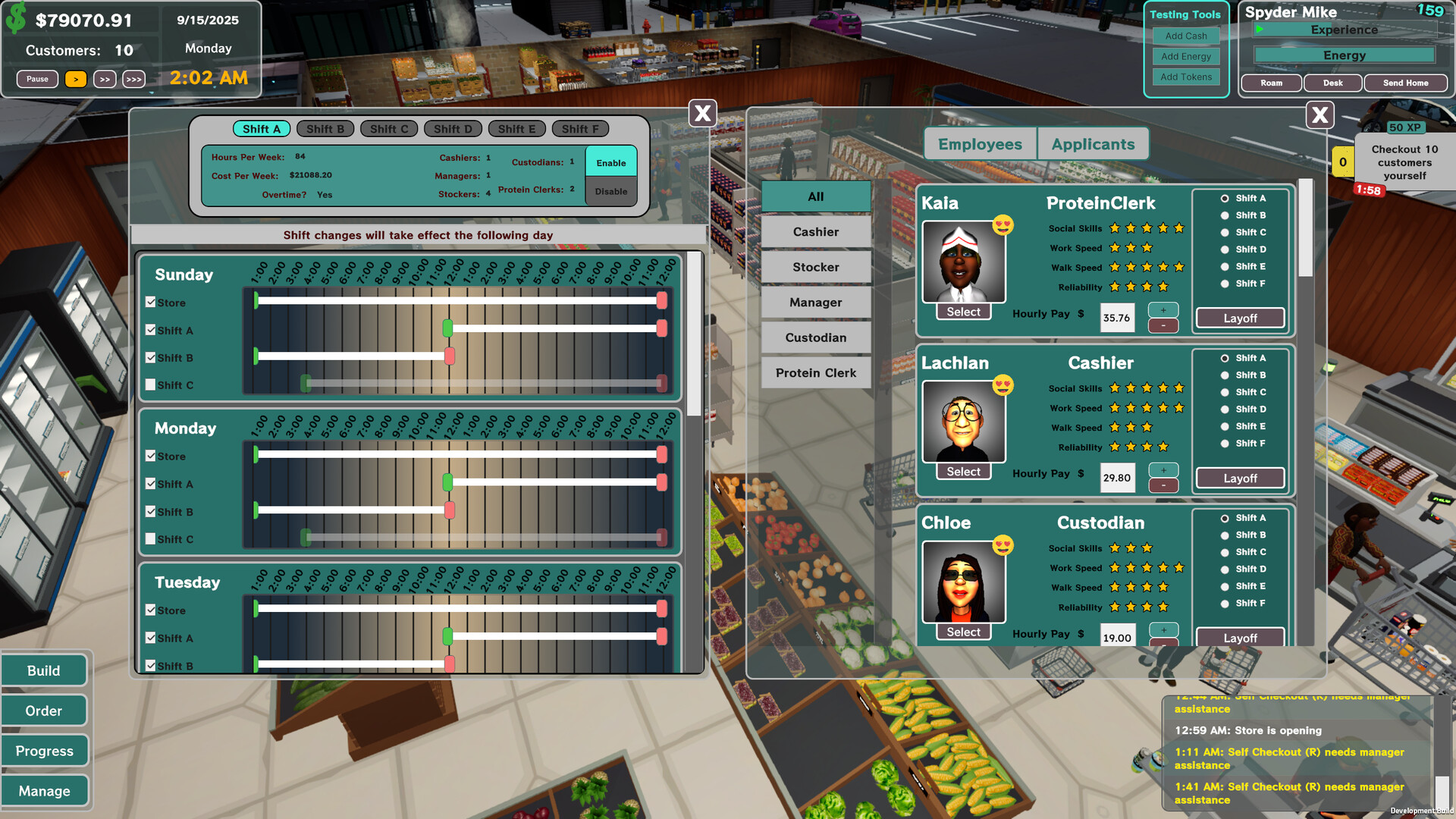The height and width of the screenshot is (819, 1456).
Task: Click the red handle on Sunday's Shift B slider
Action: (x=450, y=356)
